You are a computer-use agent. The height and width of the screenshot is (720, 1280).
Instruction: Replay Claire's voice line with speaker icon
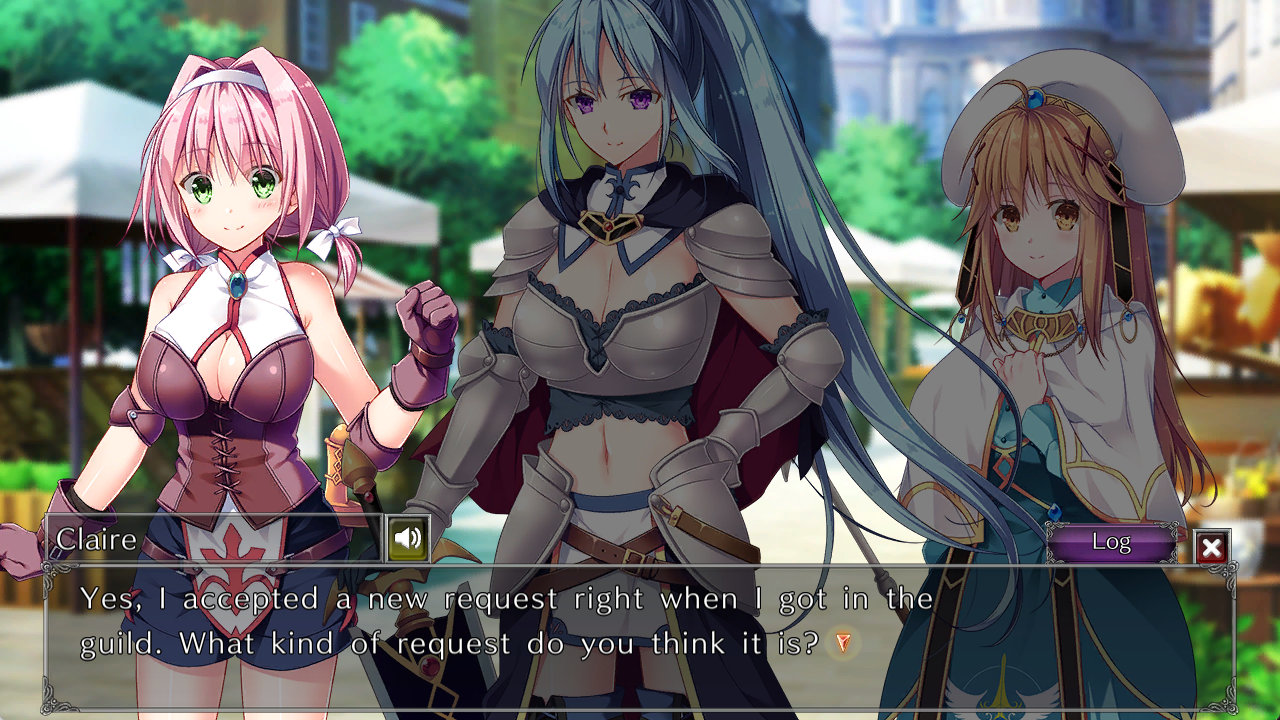click(408, 540)
